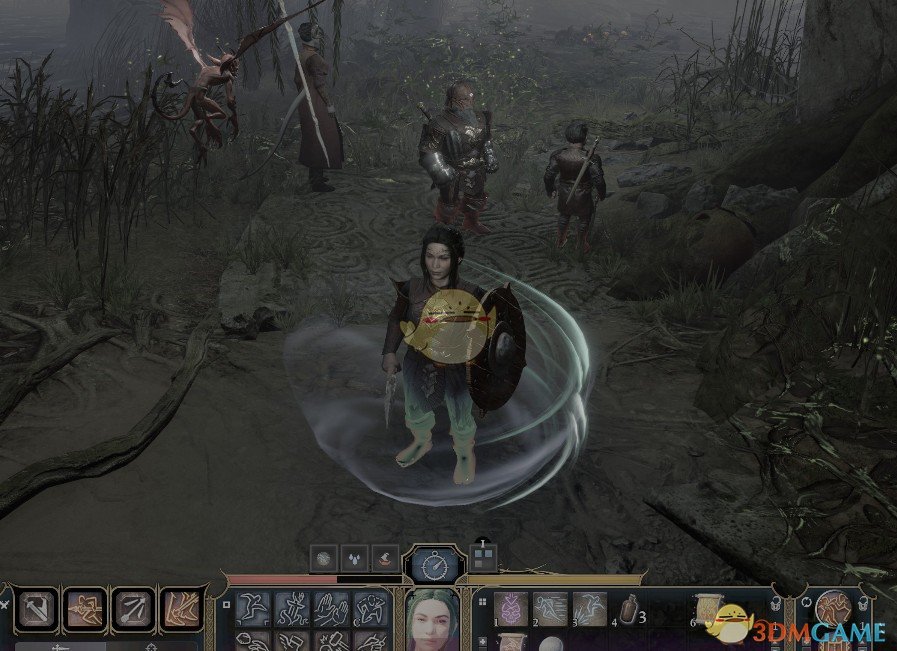Screen dimensions: 897x651
Task: Select the three-droplets button above hotbar
Action: [355, 559]
